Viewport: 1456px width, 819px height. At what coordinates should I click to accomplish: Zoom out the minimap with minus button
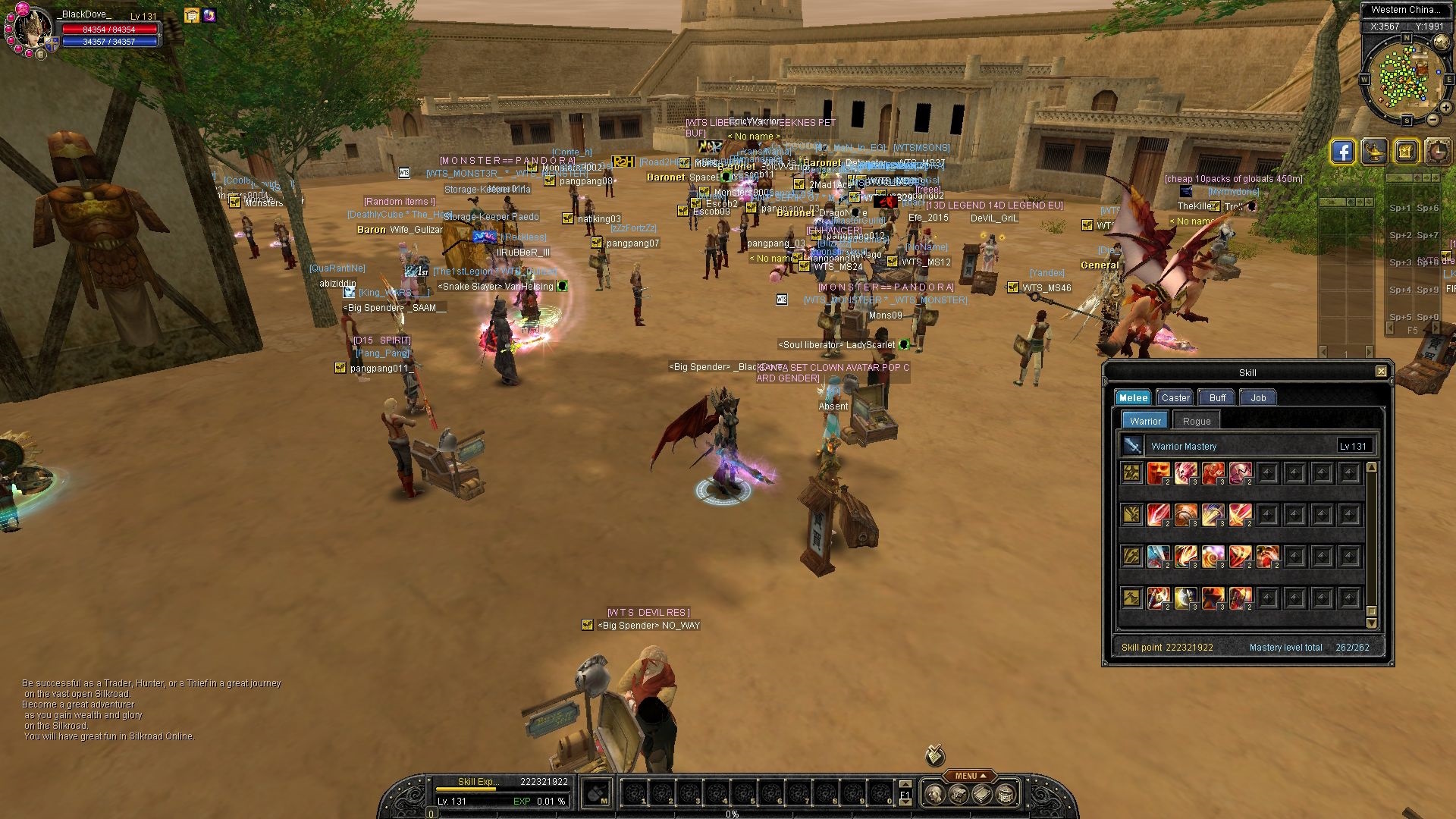click(x=1432, y=120)
